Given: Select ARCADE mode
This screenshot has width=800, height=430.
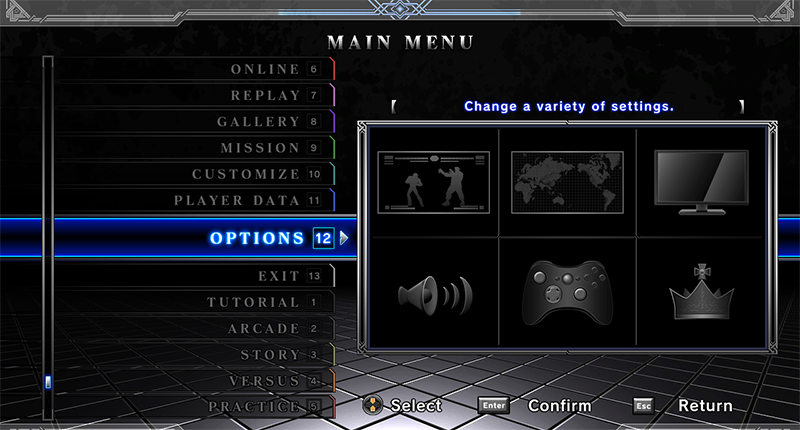Looking at the screenshot, I should 263,328.
